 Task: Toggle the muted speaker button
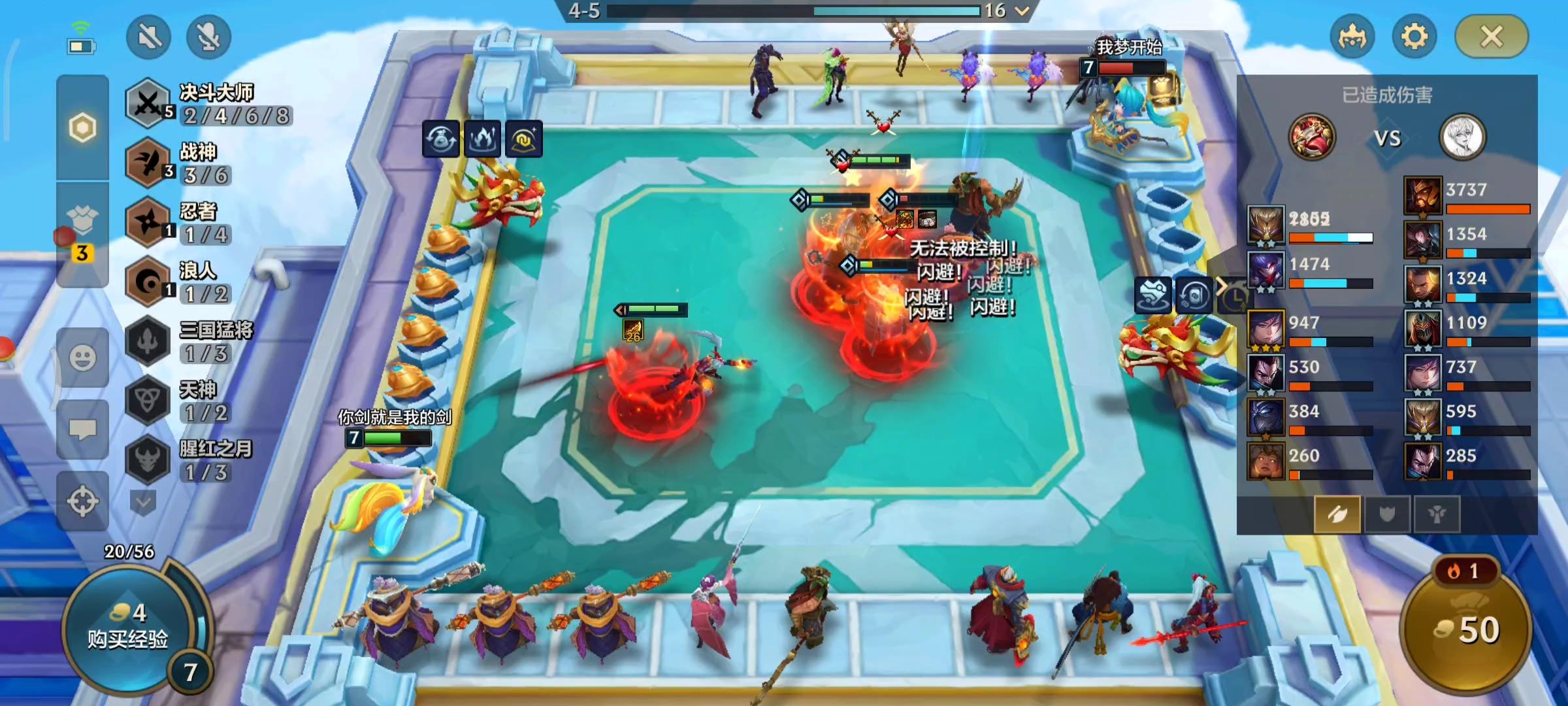[149, 37]
